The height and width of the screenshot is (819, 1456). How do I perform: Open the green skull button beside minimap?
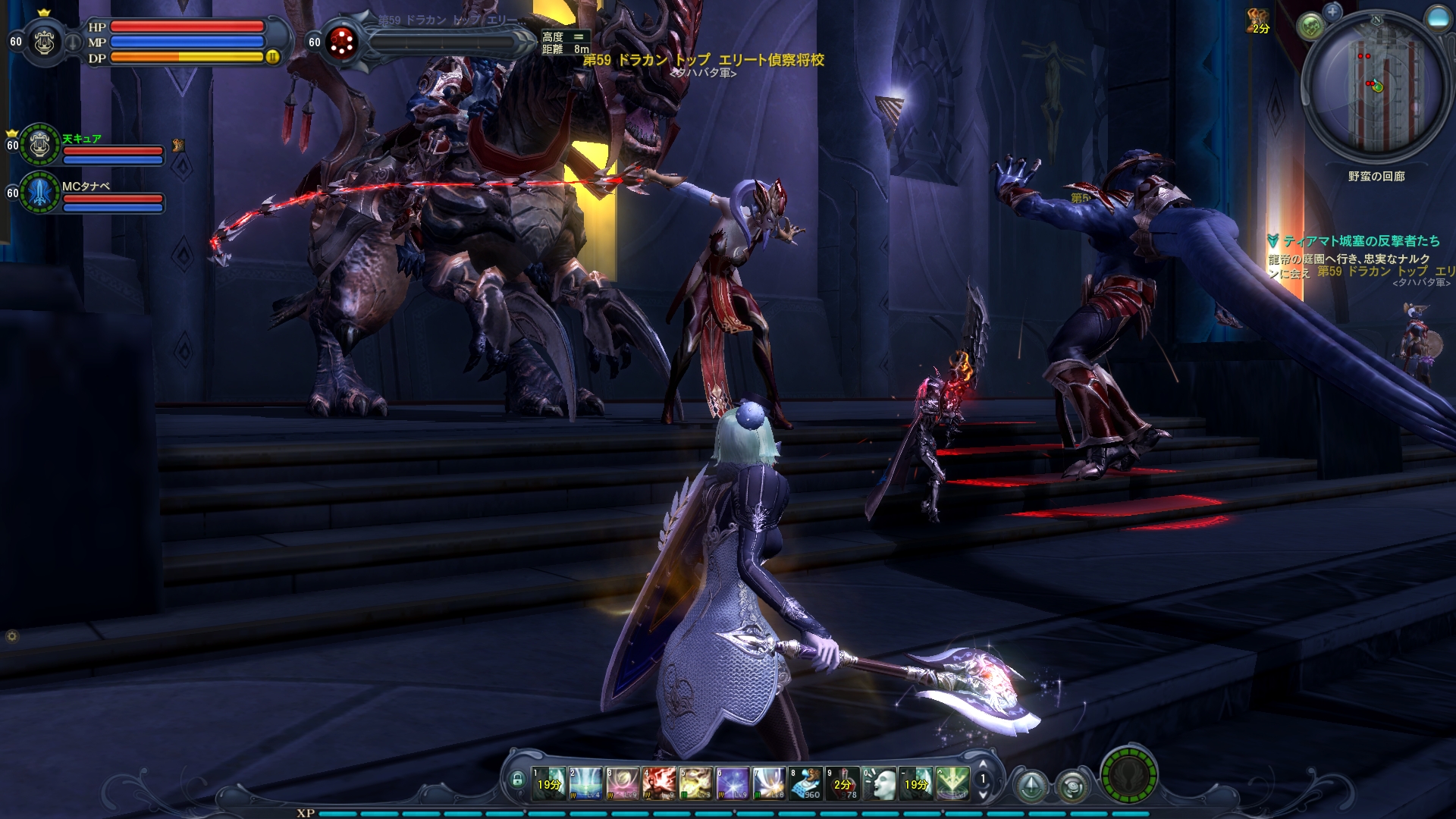[1310, 27]
